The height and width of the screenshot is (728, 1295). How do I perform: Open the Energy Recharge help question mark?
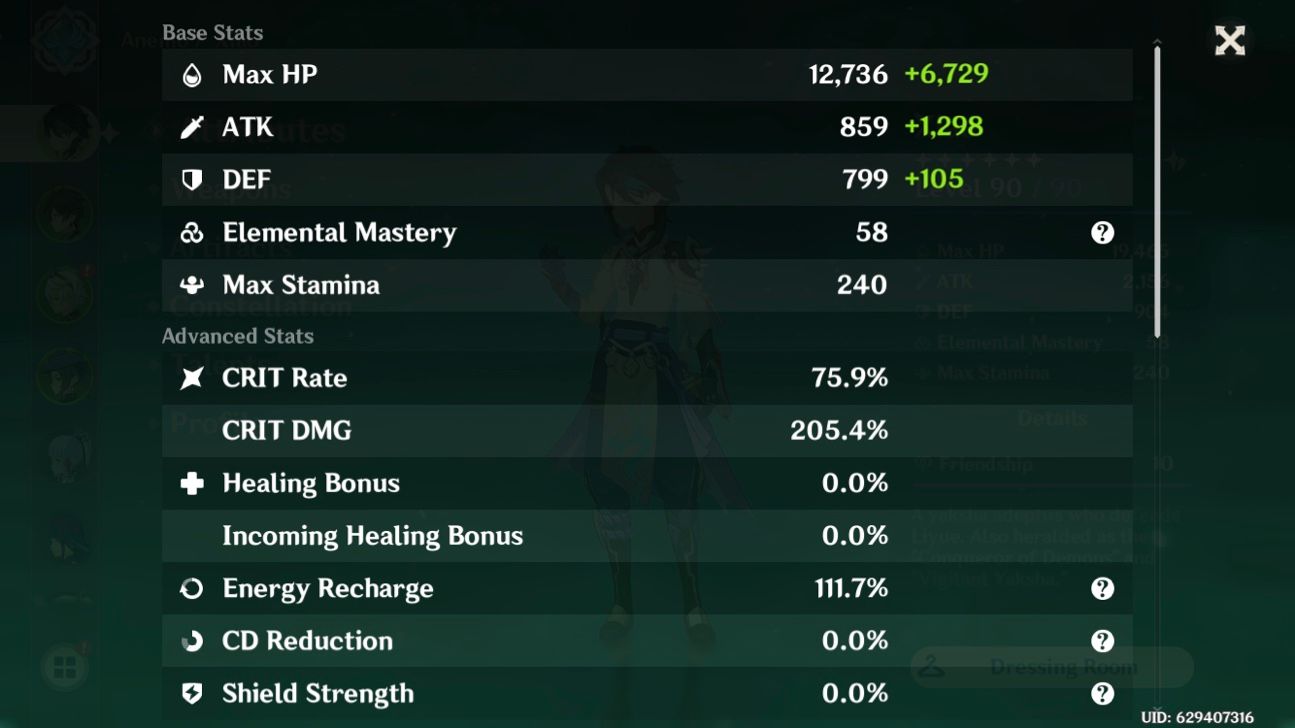[x=1100, y=589]
